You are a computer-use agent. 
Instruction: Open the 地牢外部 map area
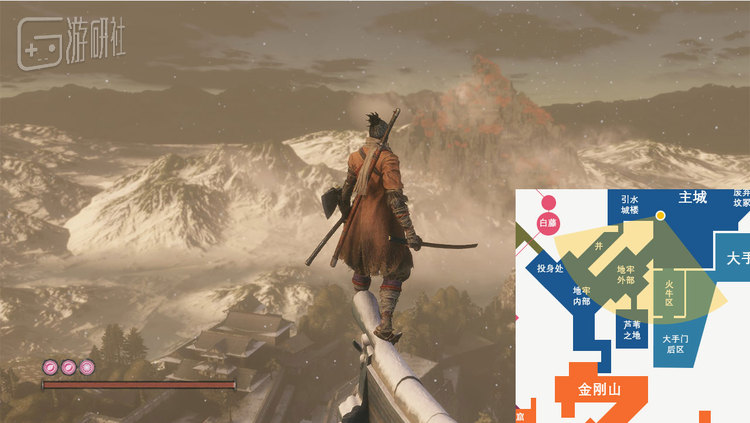click(x=625, y=274)
